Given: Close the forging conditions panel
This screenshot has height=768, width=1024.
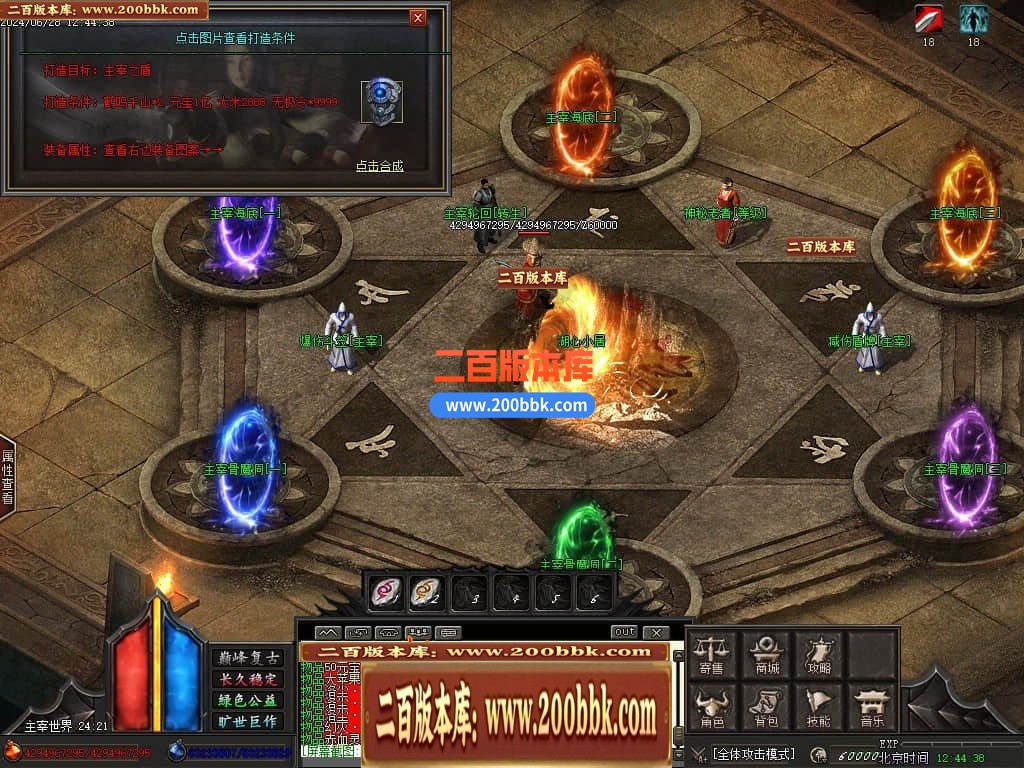Looking at the screenshot, I should 418,17.
